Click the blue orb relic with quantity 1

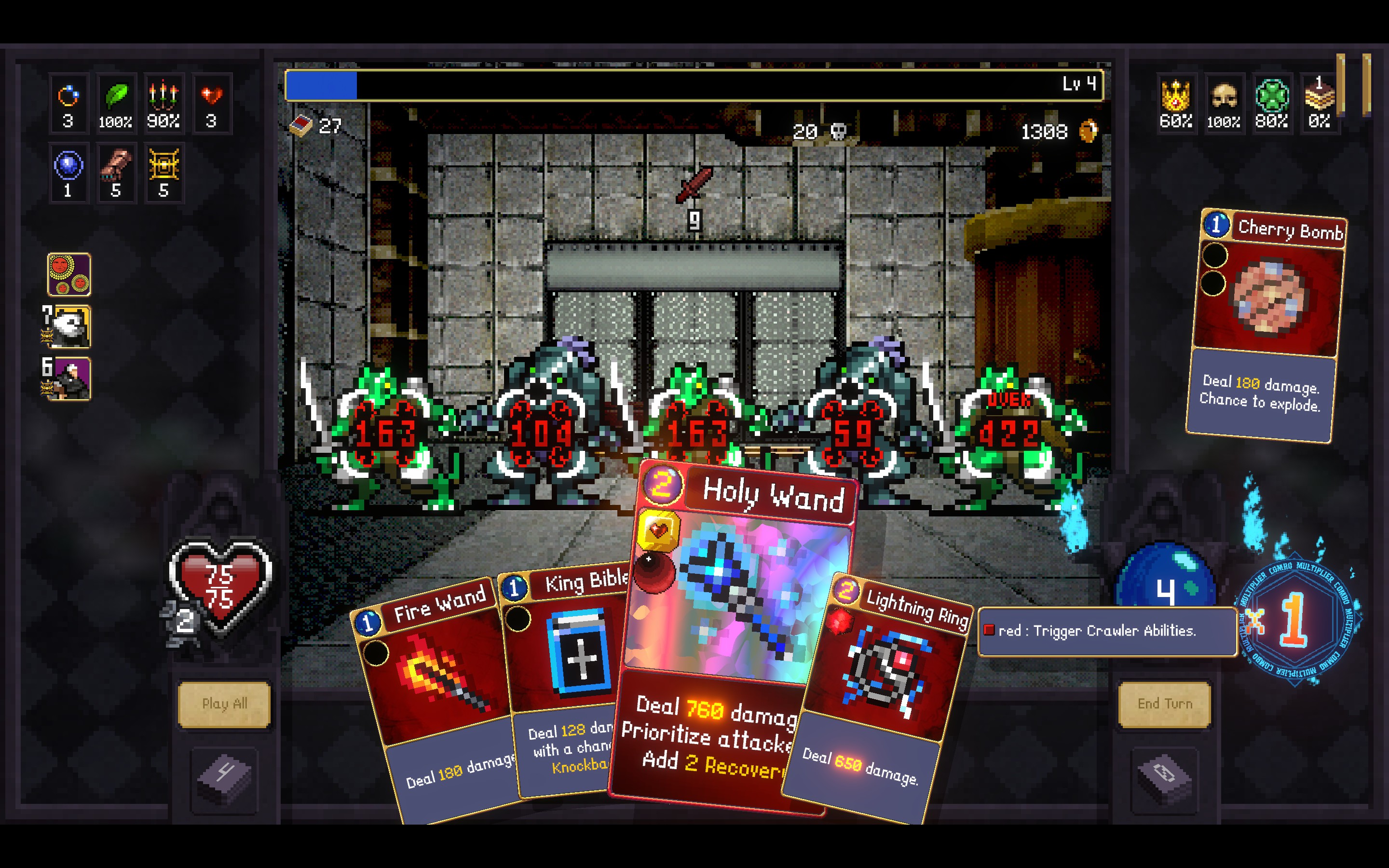point(68,166)
